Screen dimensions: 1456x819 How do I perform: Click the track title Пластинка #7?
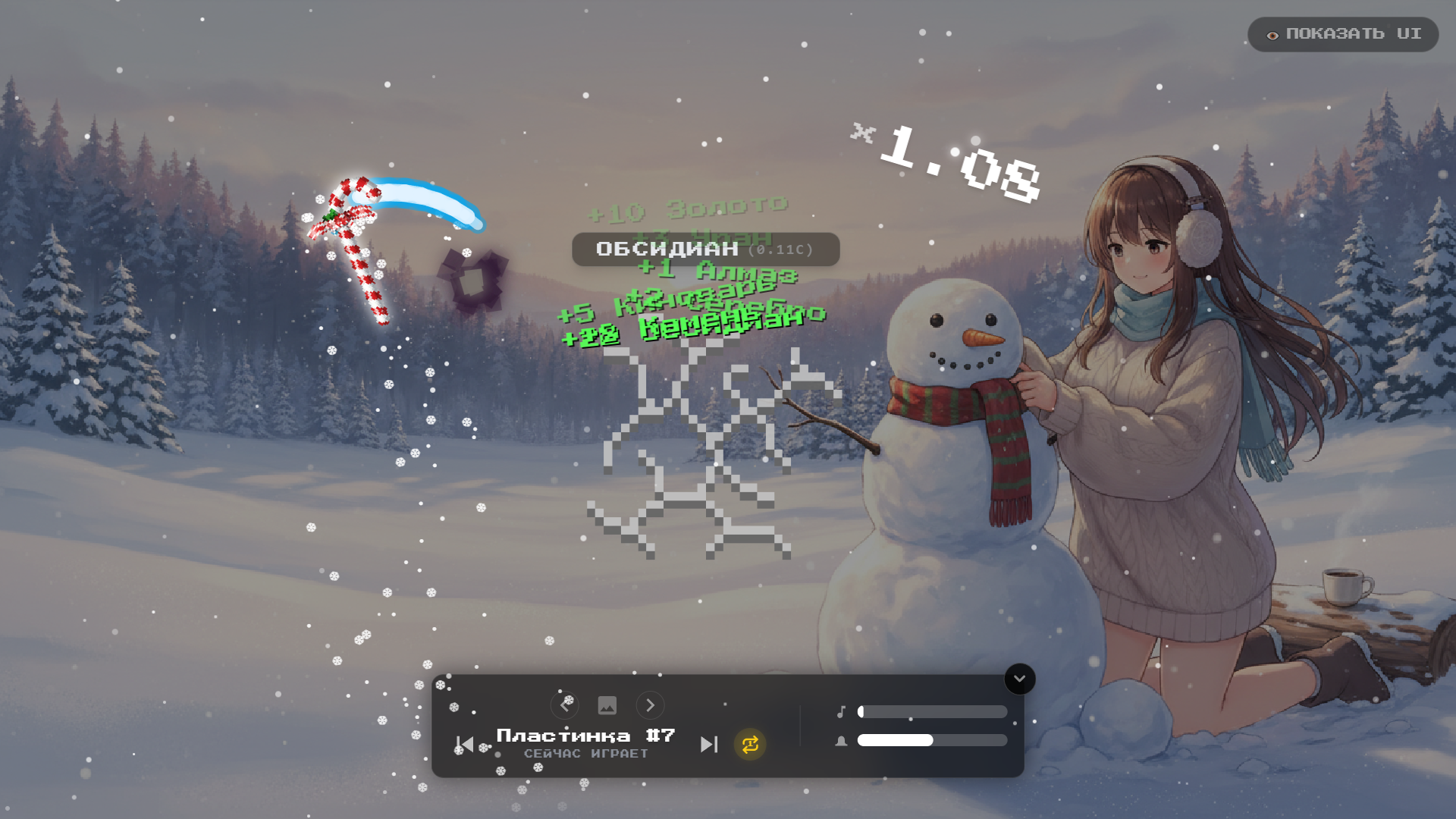point(587,734)
